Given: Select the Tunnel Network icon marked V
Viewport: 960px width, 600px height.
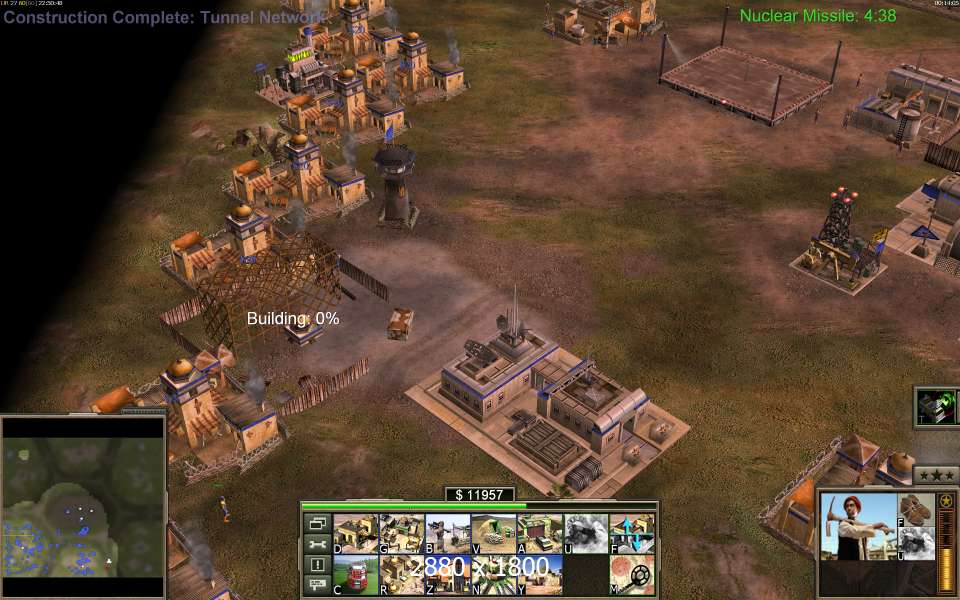Looking at the screenshot, I should point(493,533).
